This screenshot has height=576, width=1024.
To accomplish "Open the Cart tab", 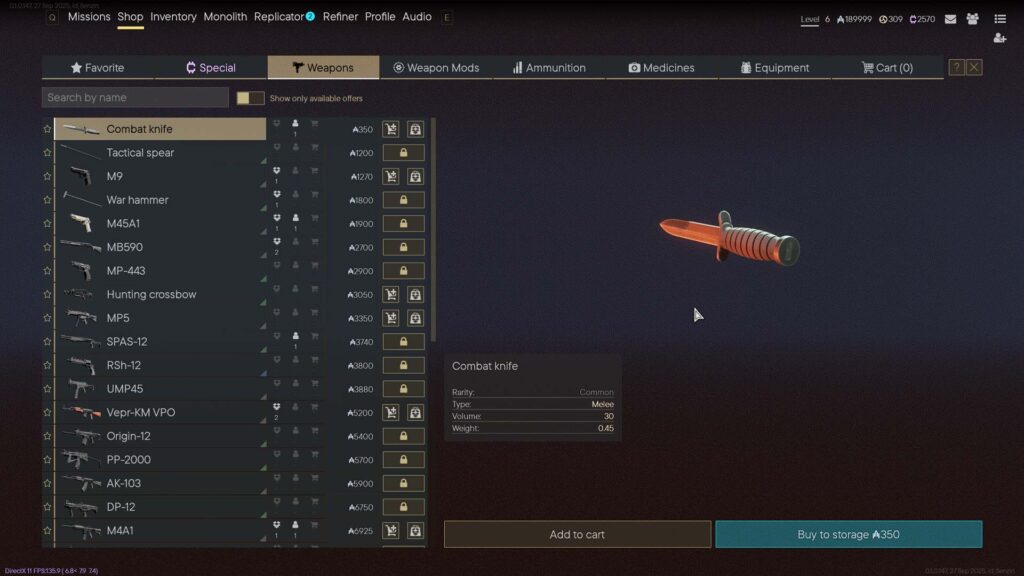I will pyautogui.click(x=887, y=68).
